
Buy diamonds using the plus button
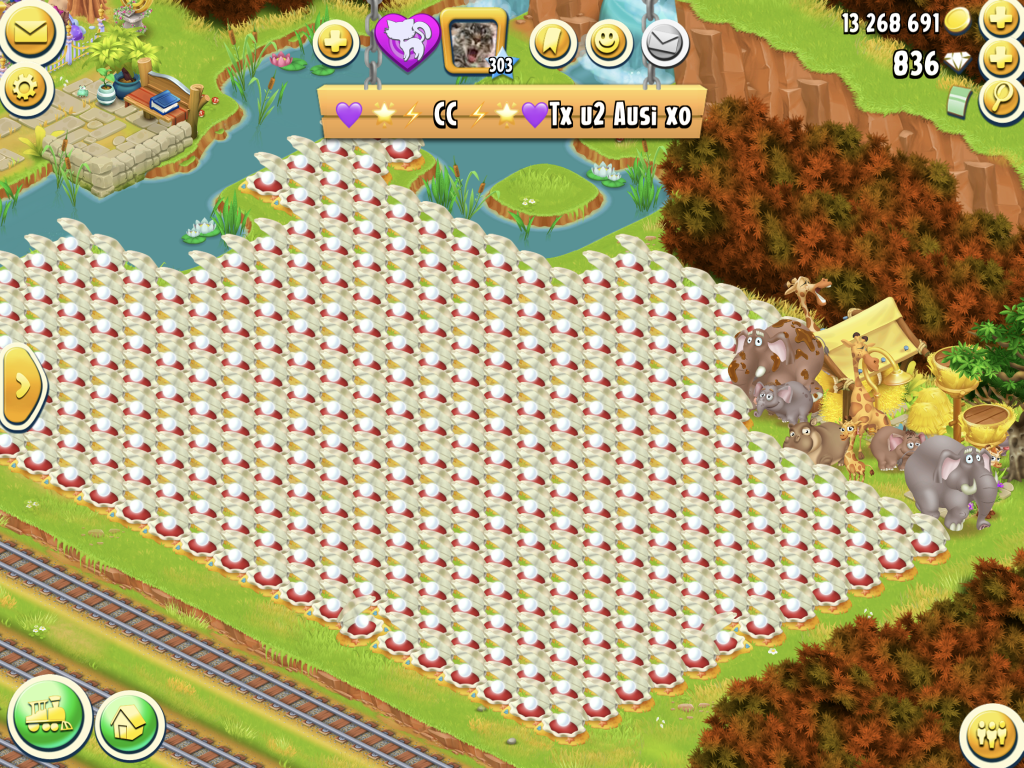pyautogui.click(x=1000, y=59)
